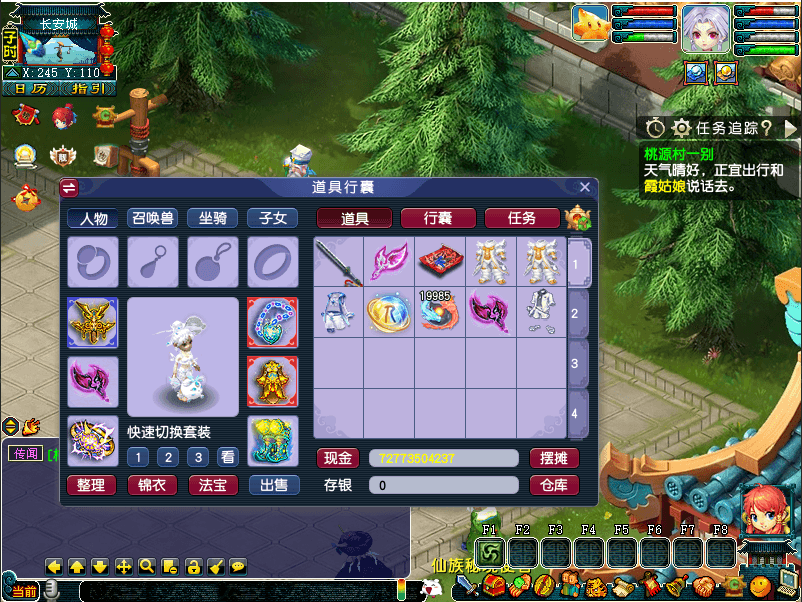Image resolution: width=802 pixels, height=602 pixels.
Task: Open the 锦衣 costume panel
Action: 152,485
